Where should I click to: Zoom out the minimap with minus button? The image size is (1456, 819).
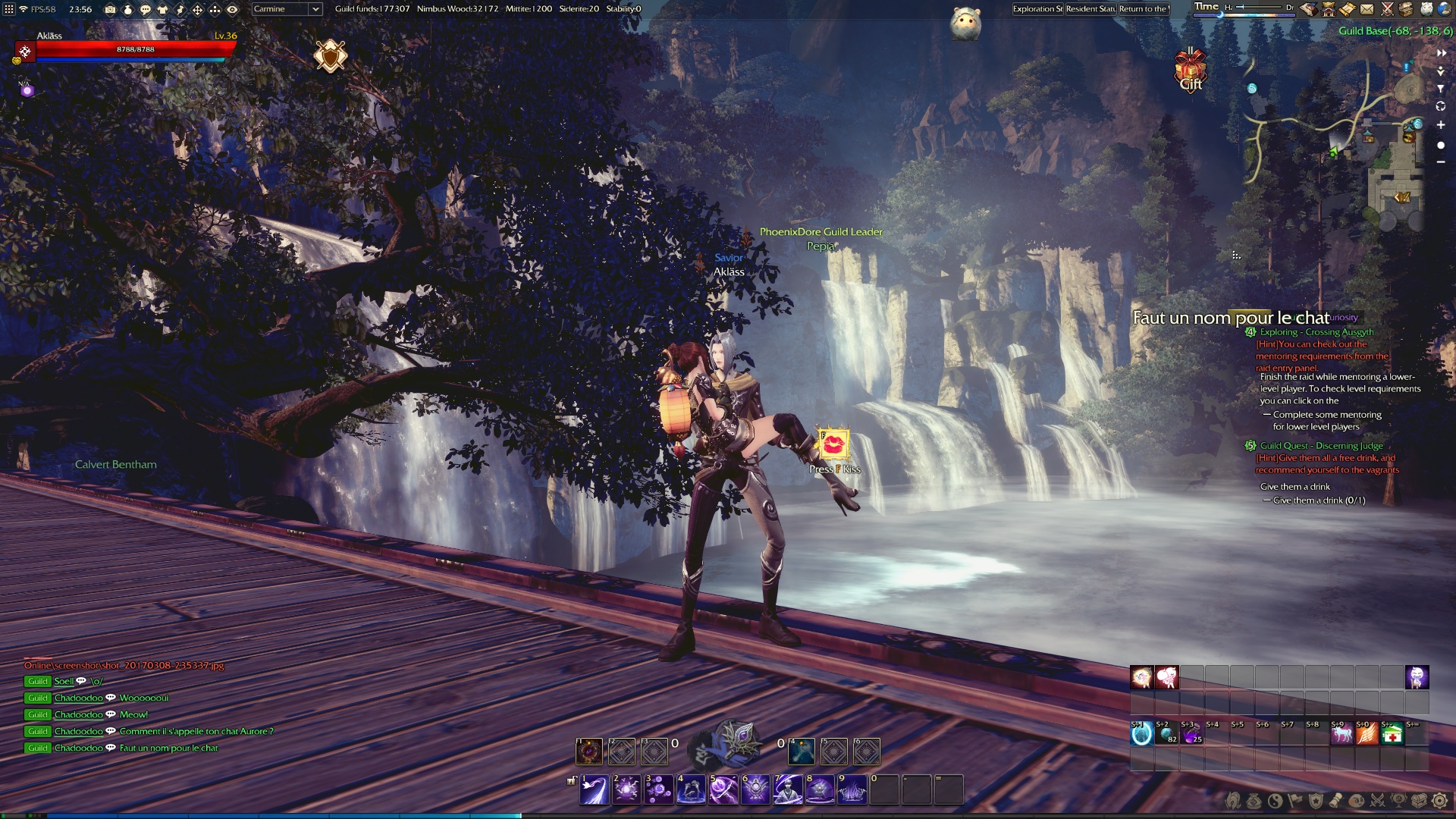pyautogui.click(x=1441, y=162)
